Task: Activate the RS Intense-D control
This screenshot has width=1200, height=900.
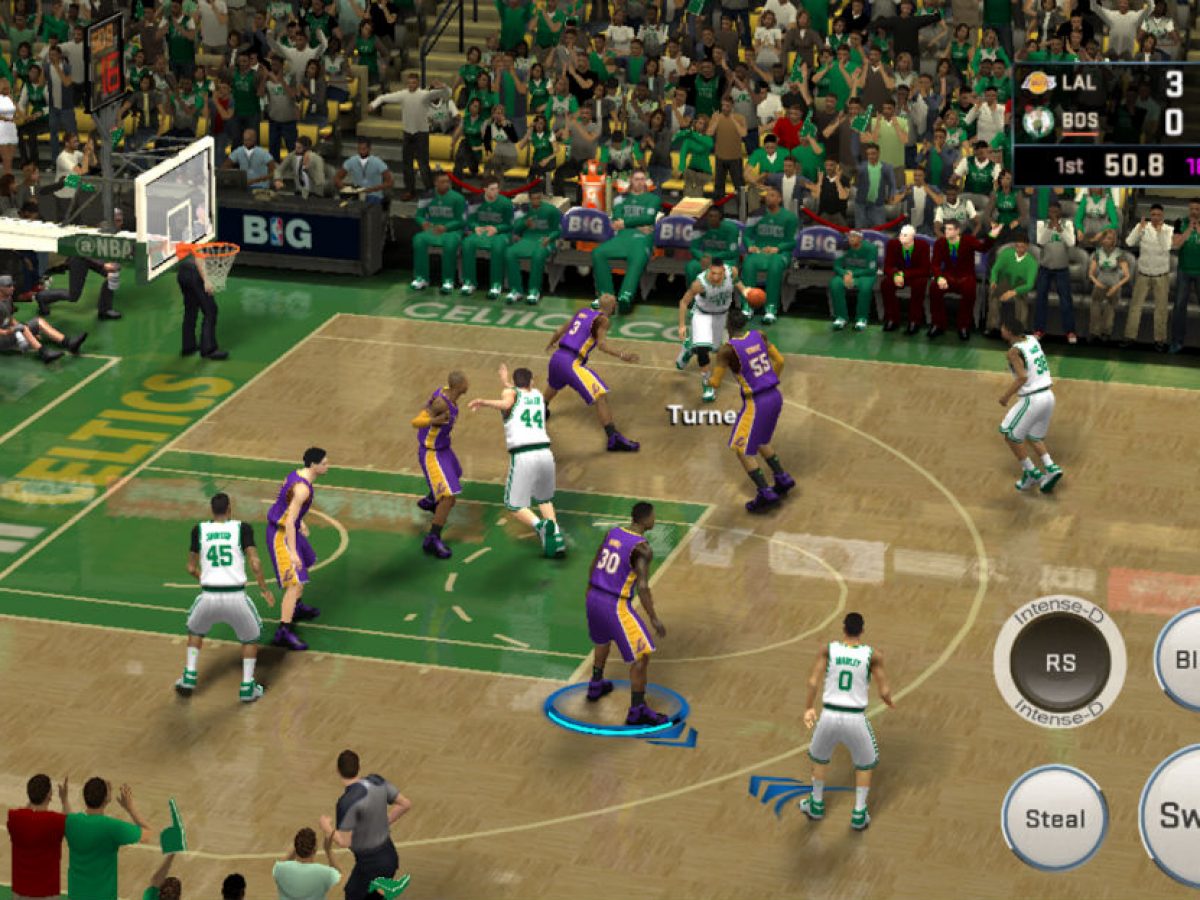Action: (1059, 661)
